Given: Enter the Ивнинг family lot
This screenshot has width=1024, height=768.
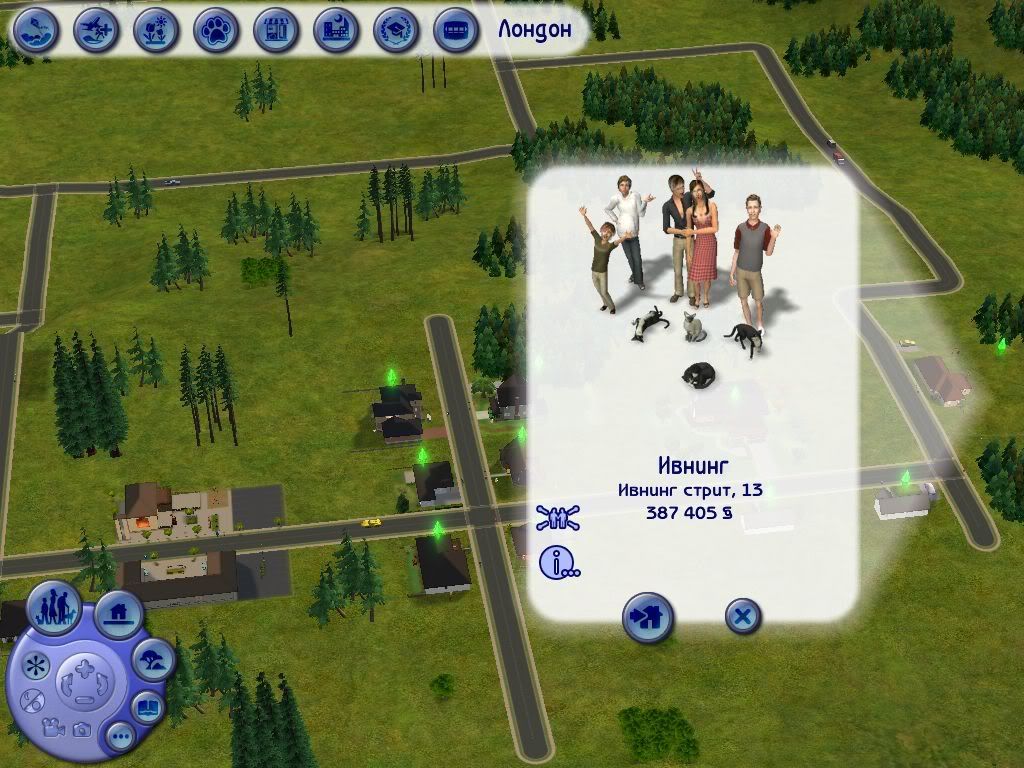Looking at the screenshot, I should click(x=647, y=617).
